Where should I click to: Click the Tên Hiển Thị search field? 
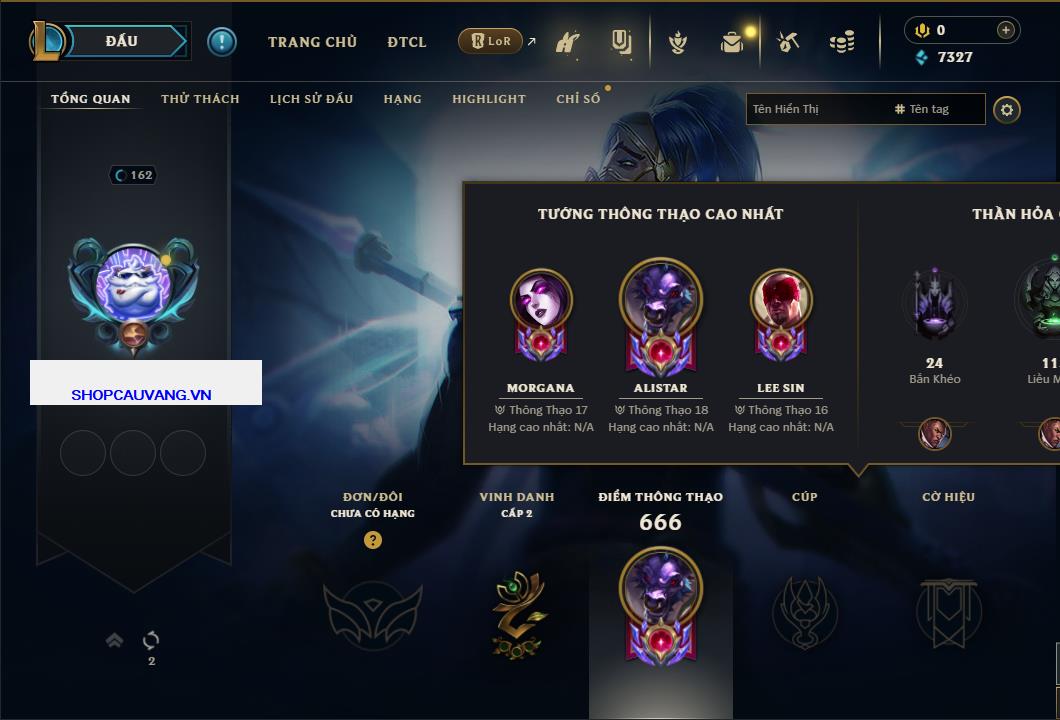tap(815, 109)
